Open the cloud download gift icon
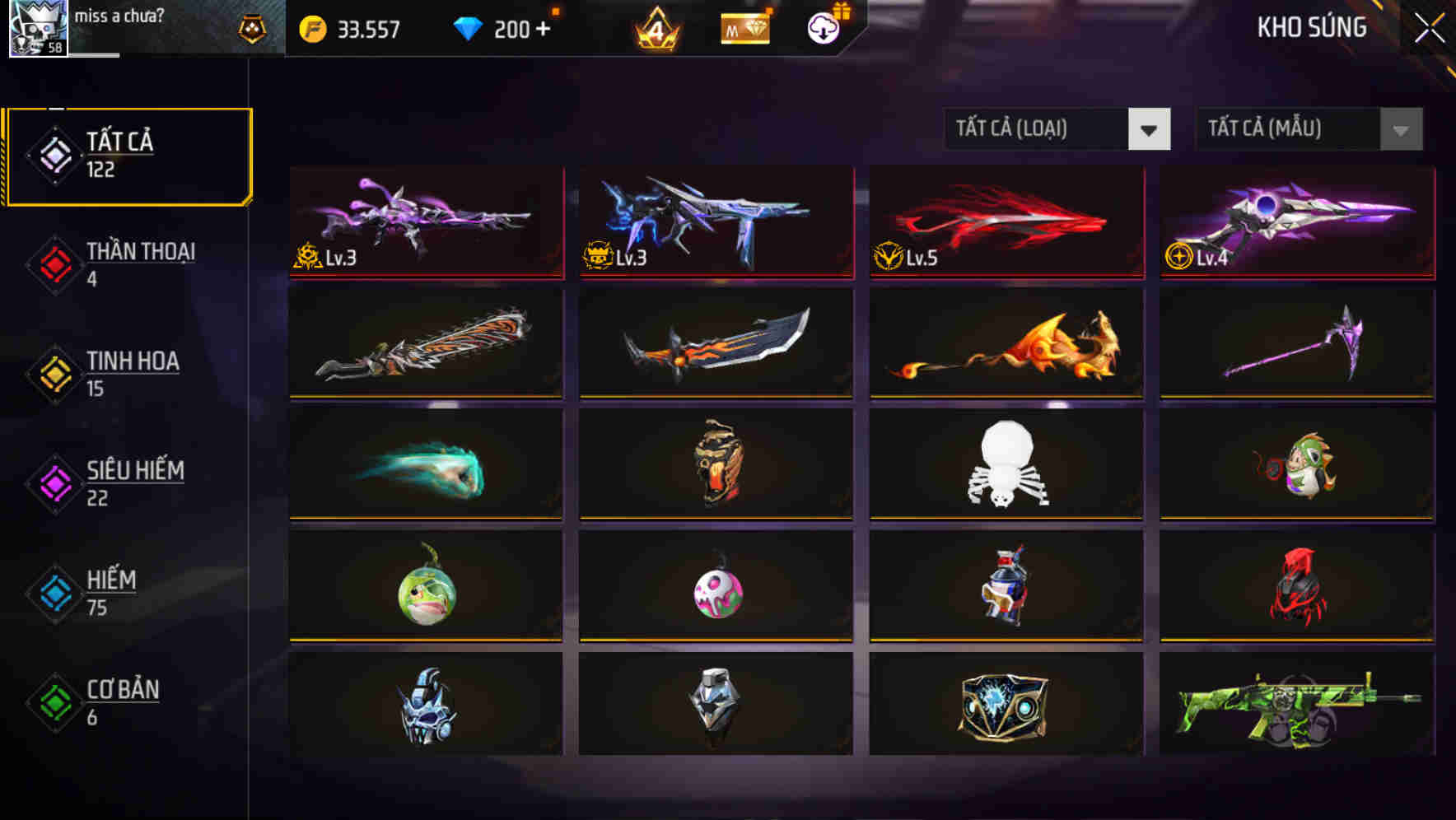1456x820 pixels. [822, 27]
